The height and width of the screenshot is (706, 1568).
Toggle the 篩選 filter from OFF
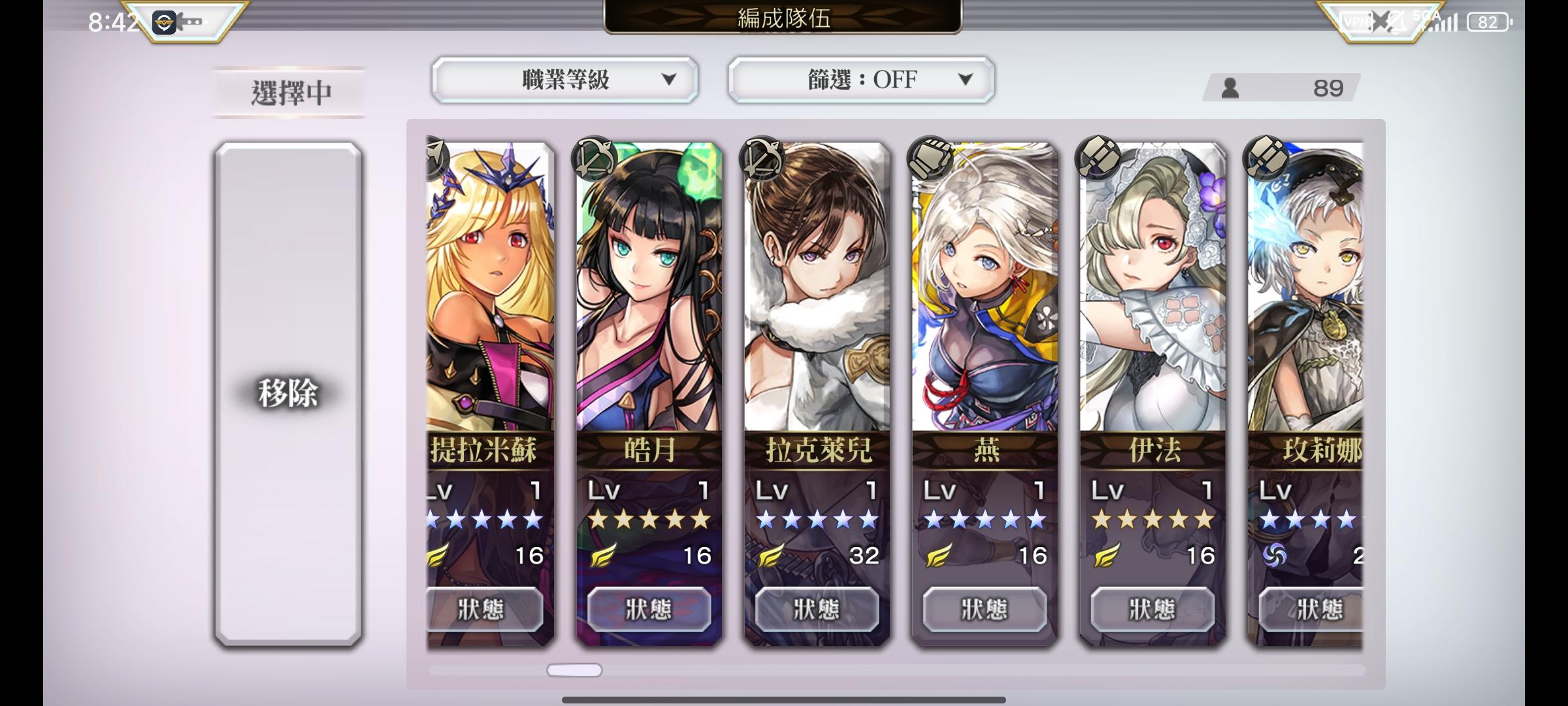pyautogui.click(x=860, y=80)
